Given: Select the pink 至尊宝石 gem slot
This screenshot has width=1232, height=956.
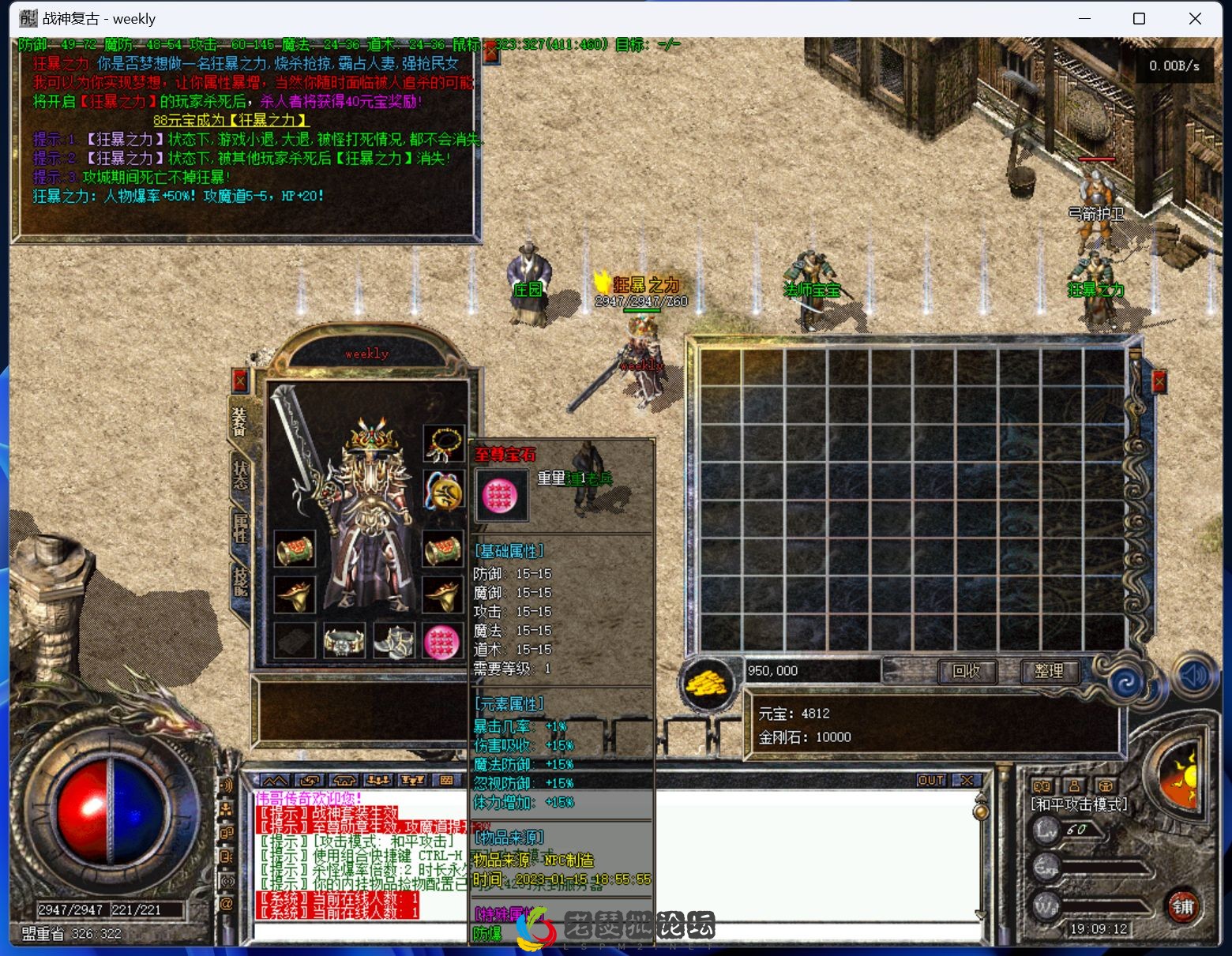Looking at the screenshot, I should pyautogui.click(x=442, y=641).
